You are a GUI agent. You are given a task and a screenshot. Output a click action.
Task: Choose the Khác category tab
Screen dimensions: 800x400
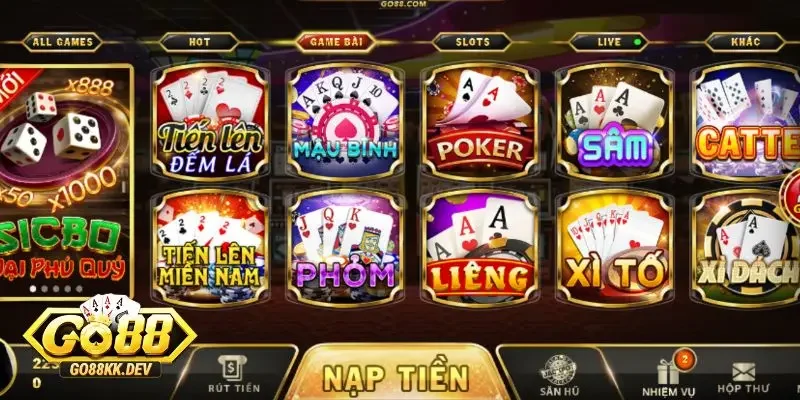coord(742,42)
